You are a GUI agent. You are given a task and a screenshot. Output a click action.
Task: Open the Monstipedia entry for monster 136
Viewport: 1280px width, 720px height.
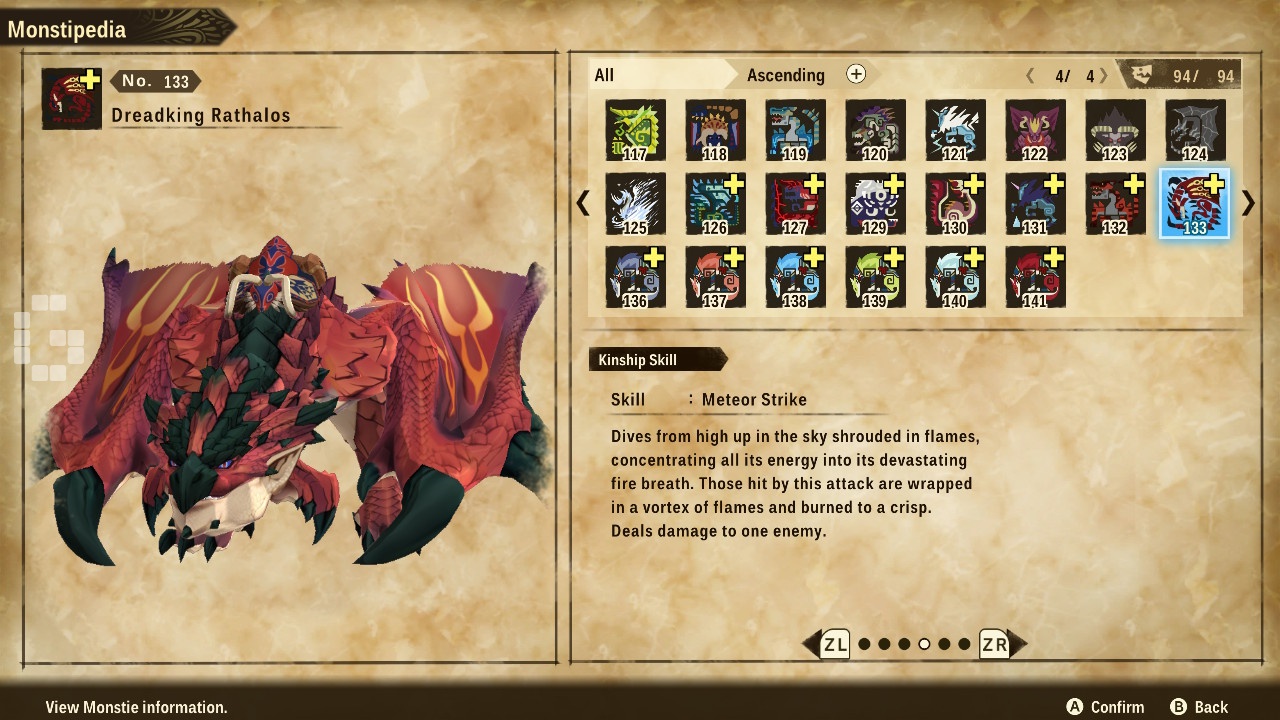pyautogui.click(x=635, y=276)
